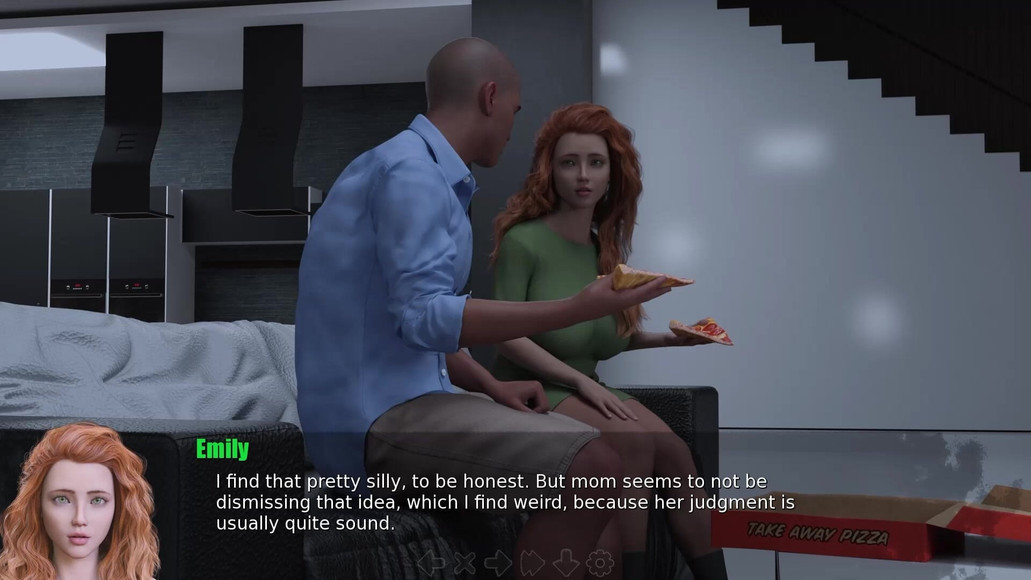The height and width of the screenshot is (580, 1031).
Task: Click the left arrow rollback icon
Action: [x=431, y=563]
